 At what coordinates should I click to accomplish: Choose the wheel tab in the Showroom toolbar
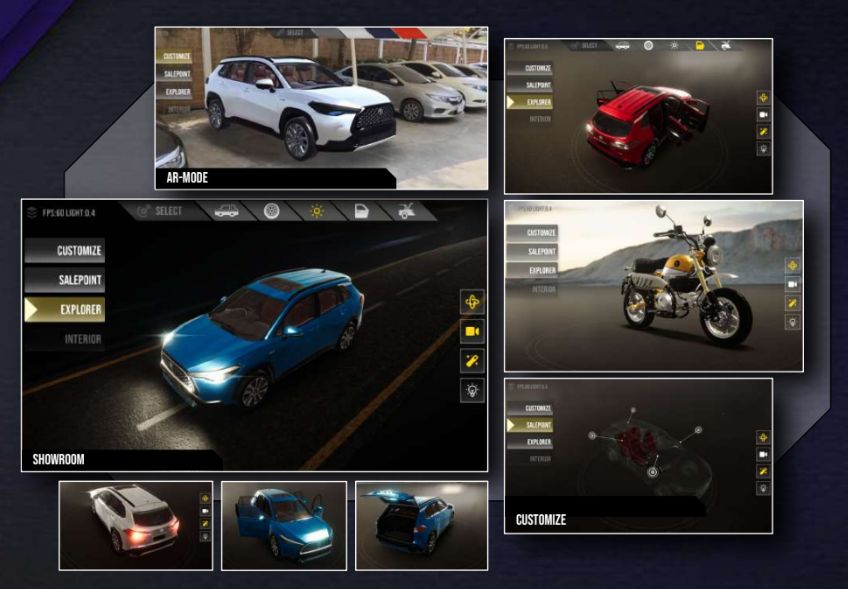[x=271, y=211]
